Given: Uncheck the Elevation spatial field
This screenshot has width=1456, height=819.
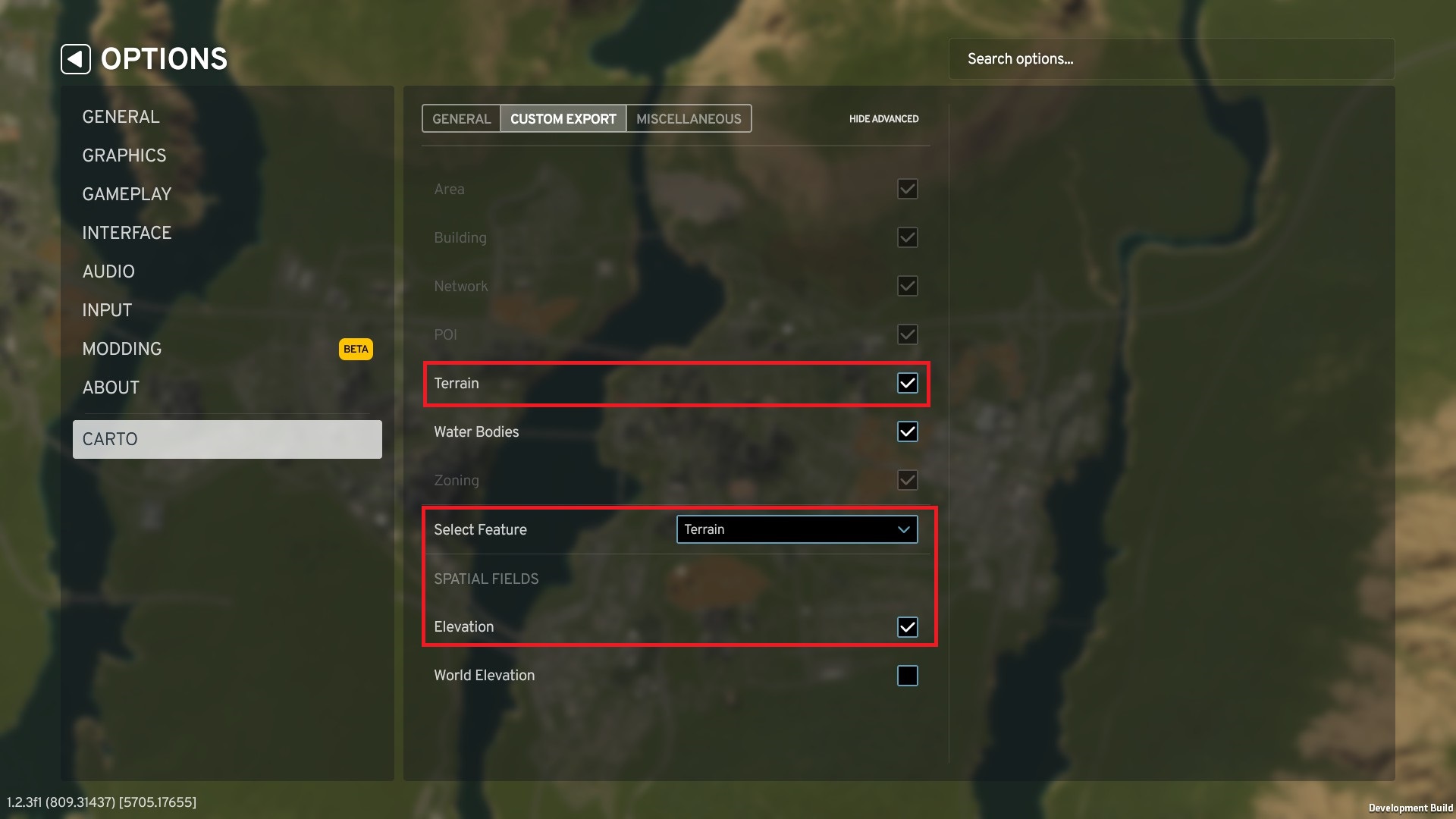Looking at the screenshot, I should pyautogui.click(x=907, y=626).
